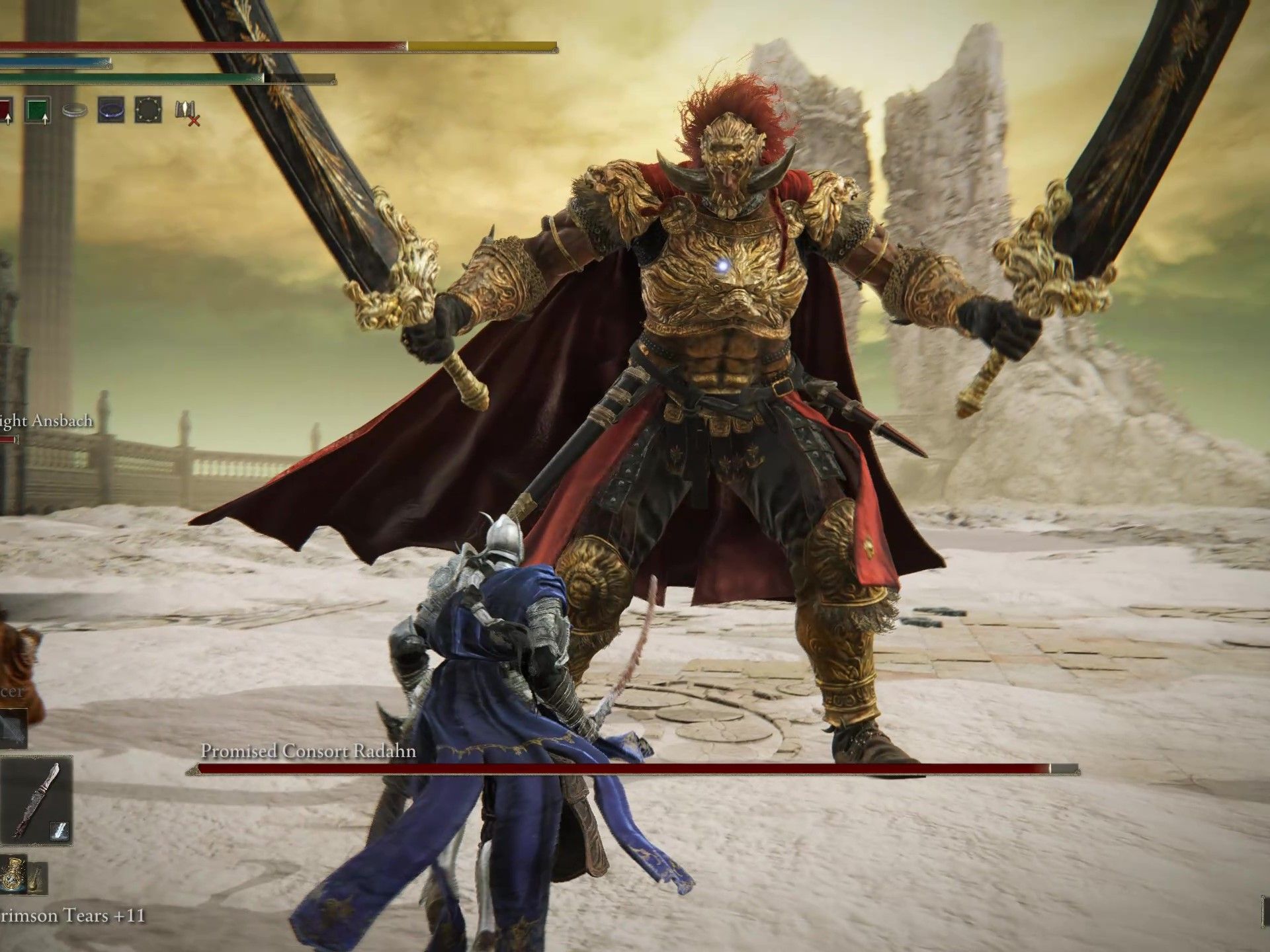Select the Flask of Crimson Tears slot
This screenshot has width=1270, height=952.
[x=12, y=874]
